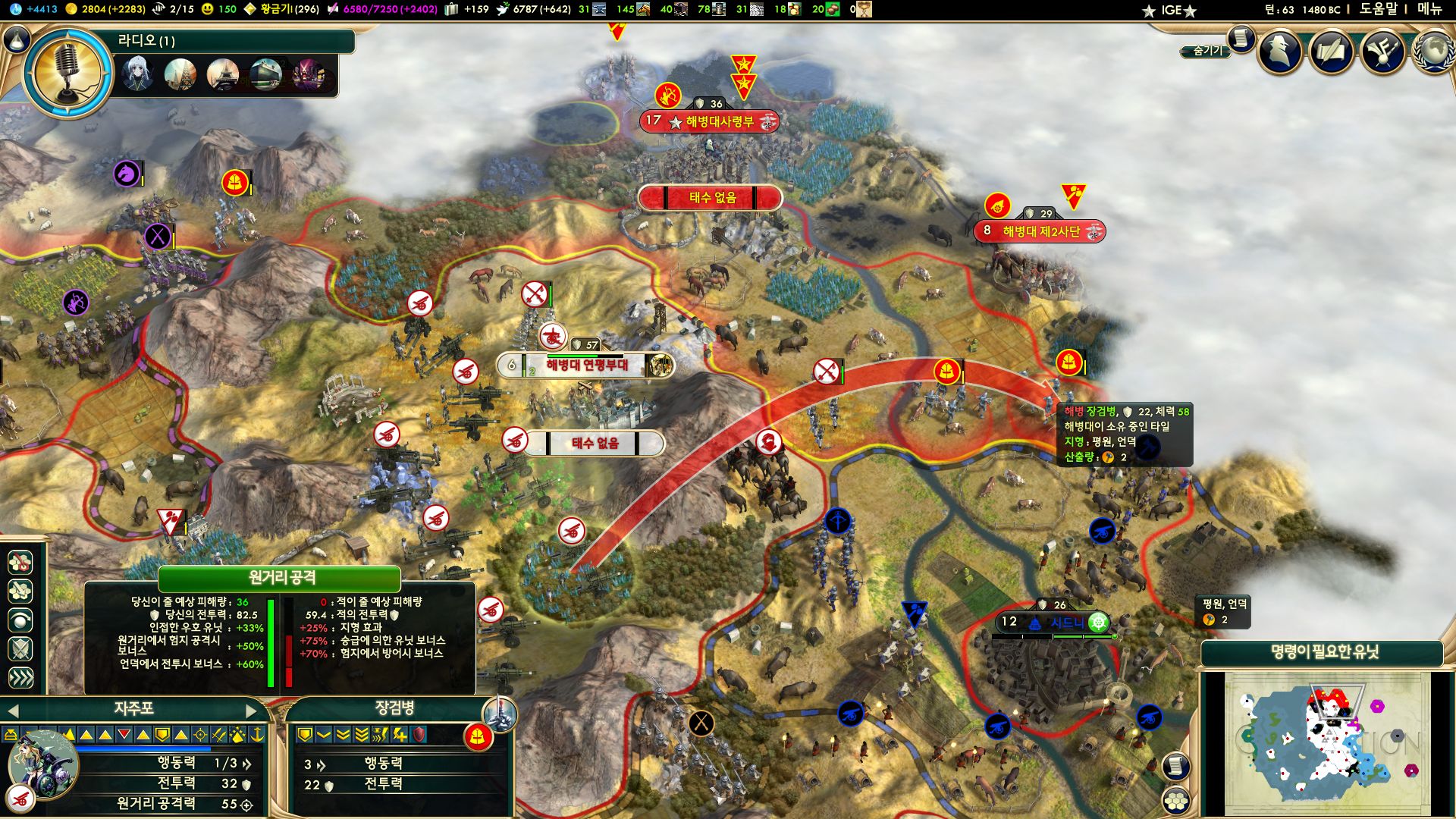Open the research microphone radio icon
Screen dimensions: 1456x819
point(67,74)
